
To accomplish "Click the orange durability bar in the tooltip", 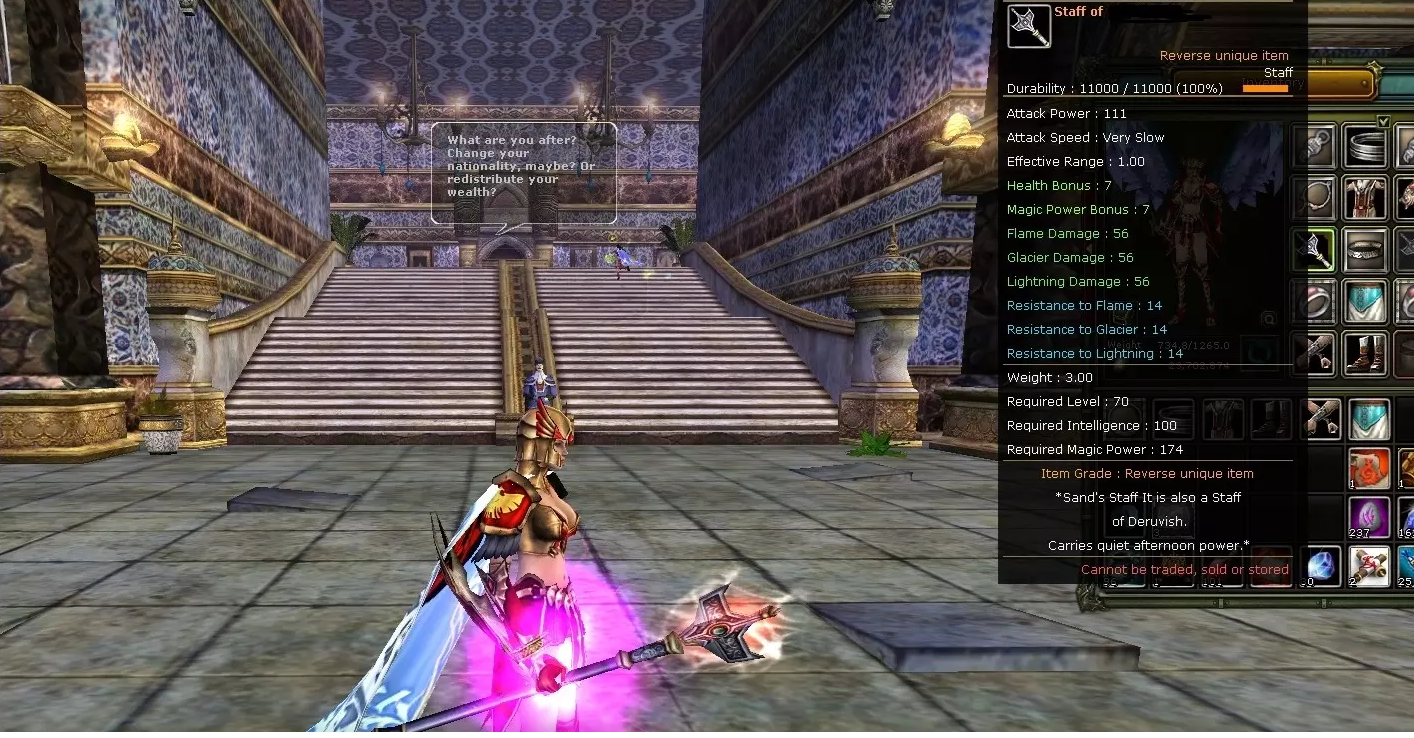I will [x=1266, y=89].
